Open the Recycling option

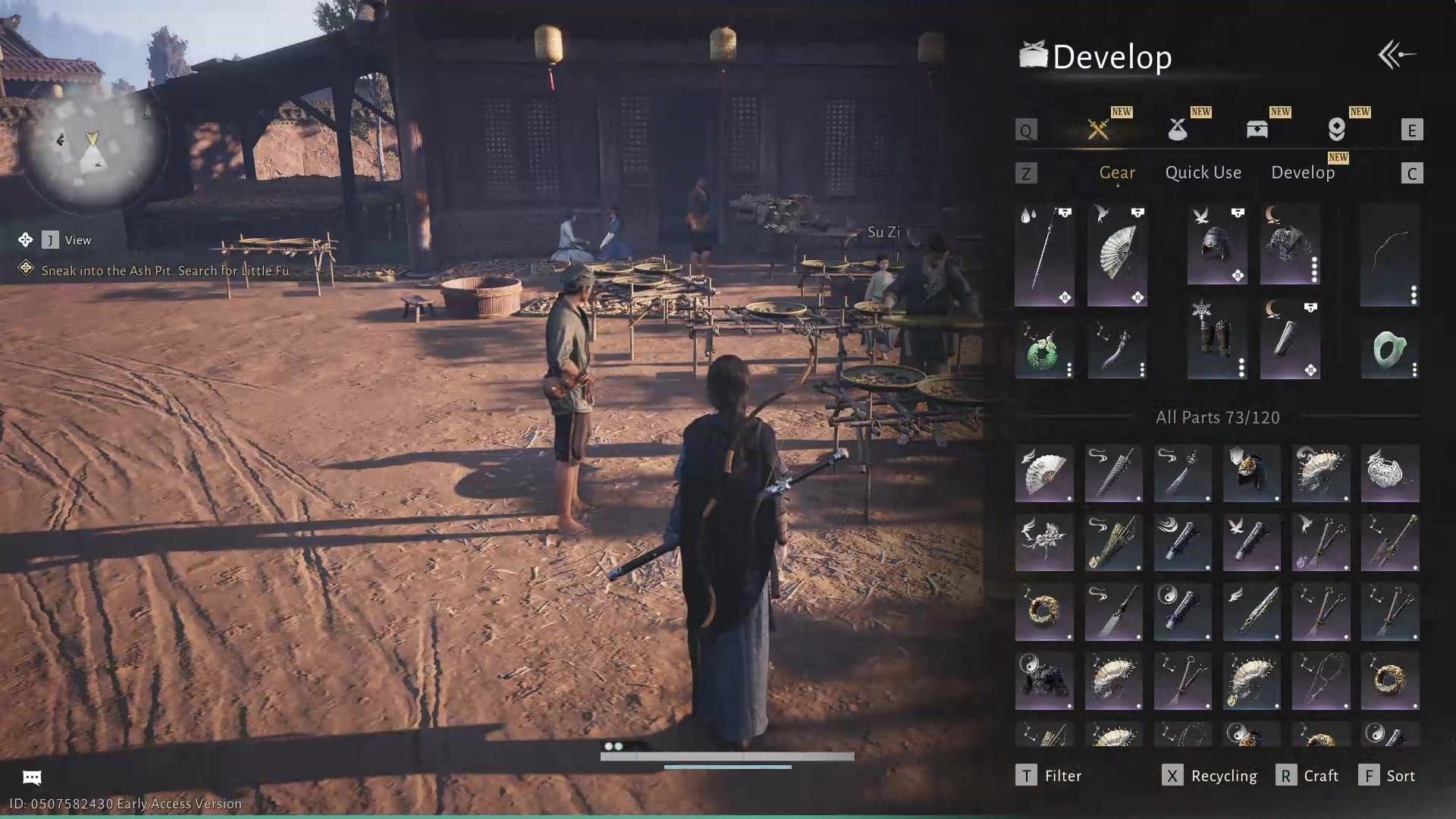[x=1210, y=776]
